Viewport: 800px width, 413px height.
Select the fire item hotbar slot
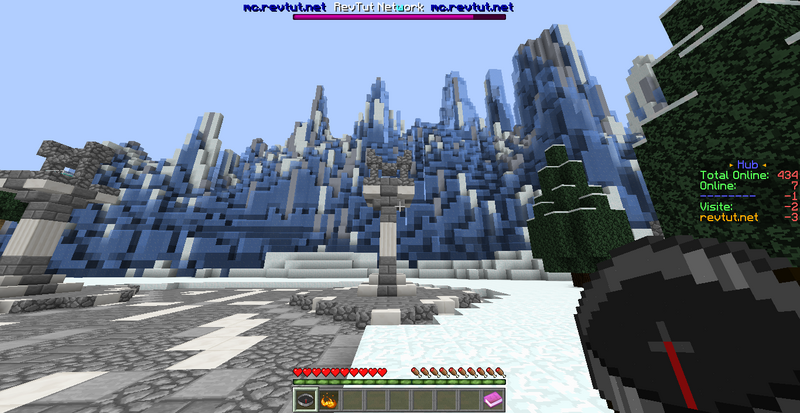click(x=327, y=401)
